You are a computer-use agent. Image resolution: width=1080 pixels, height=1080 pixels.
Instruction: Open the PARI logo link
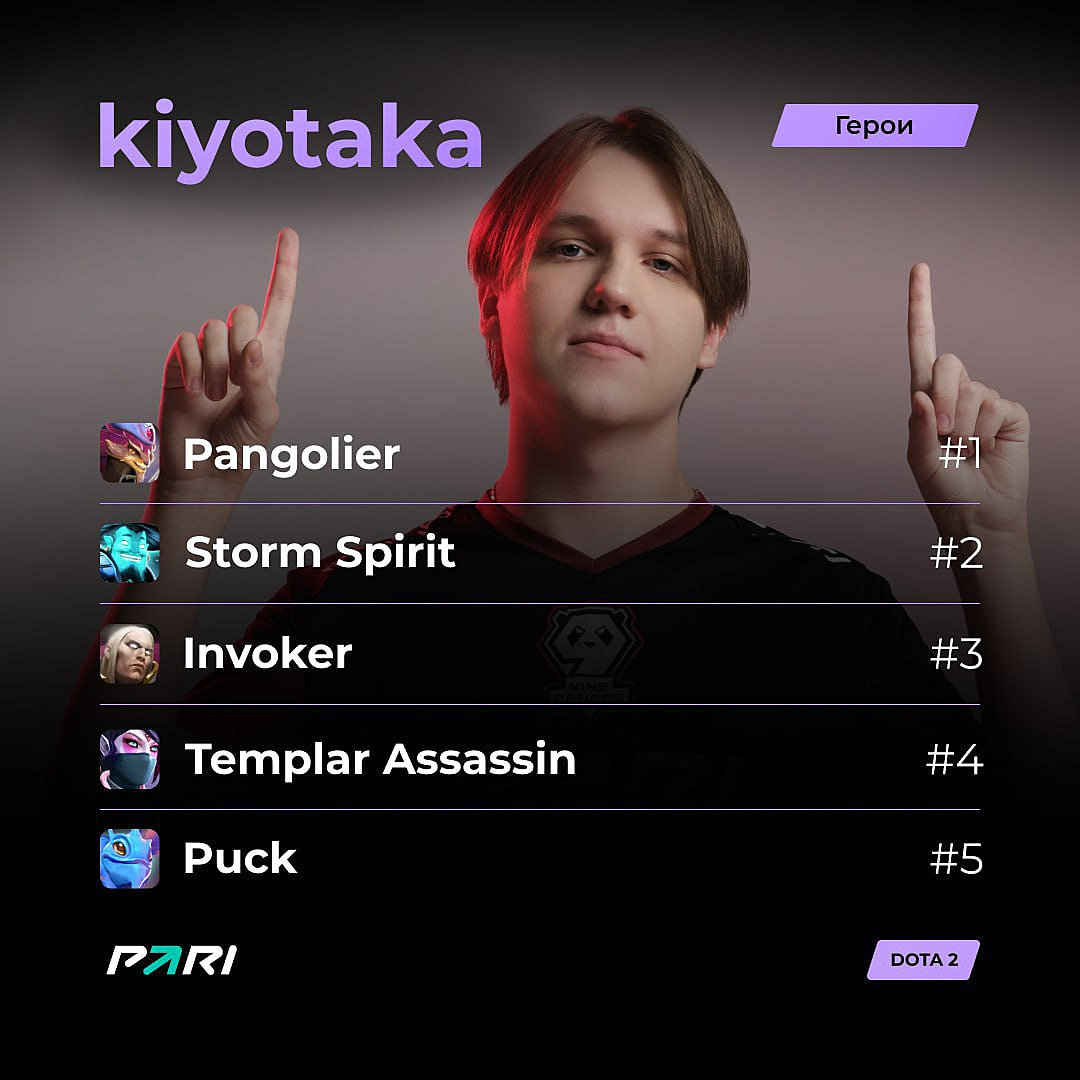(171, 960)
